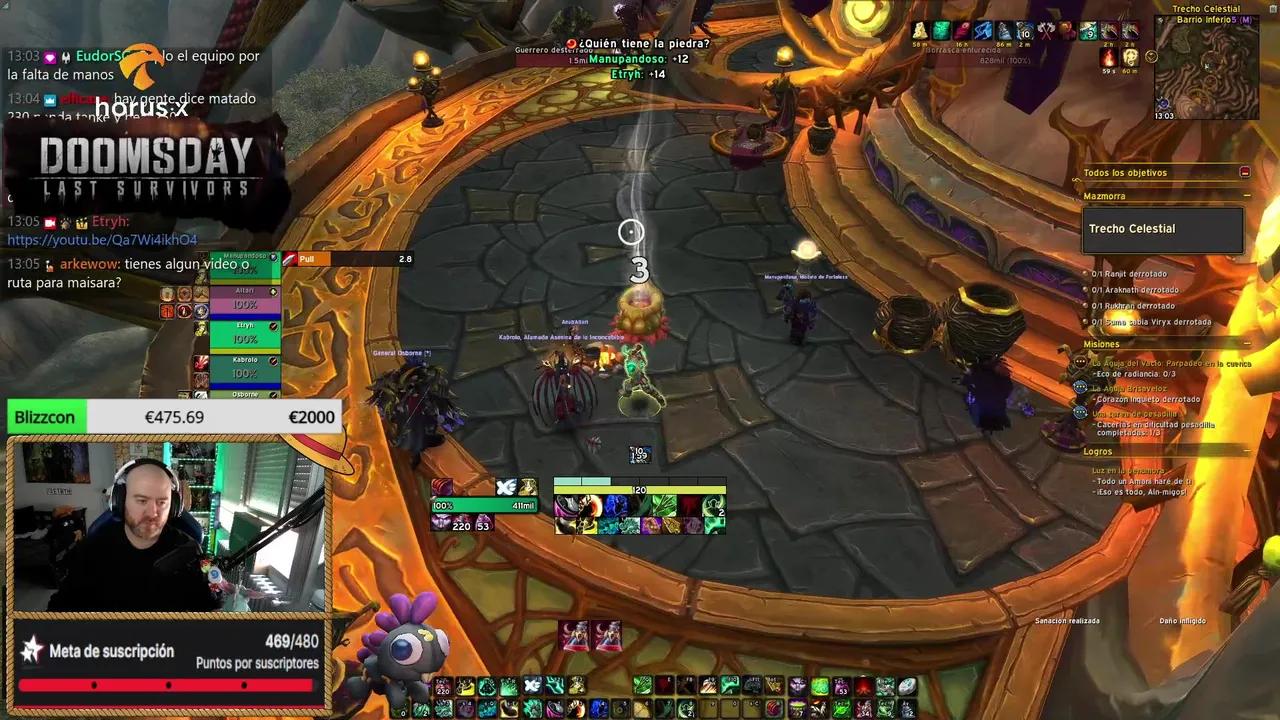Click the Una tarea de pesadilla quest title
Screen dimensions: 1280x720
pyautogui.click(x=1133, y=414)
